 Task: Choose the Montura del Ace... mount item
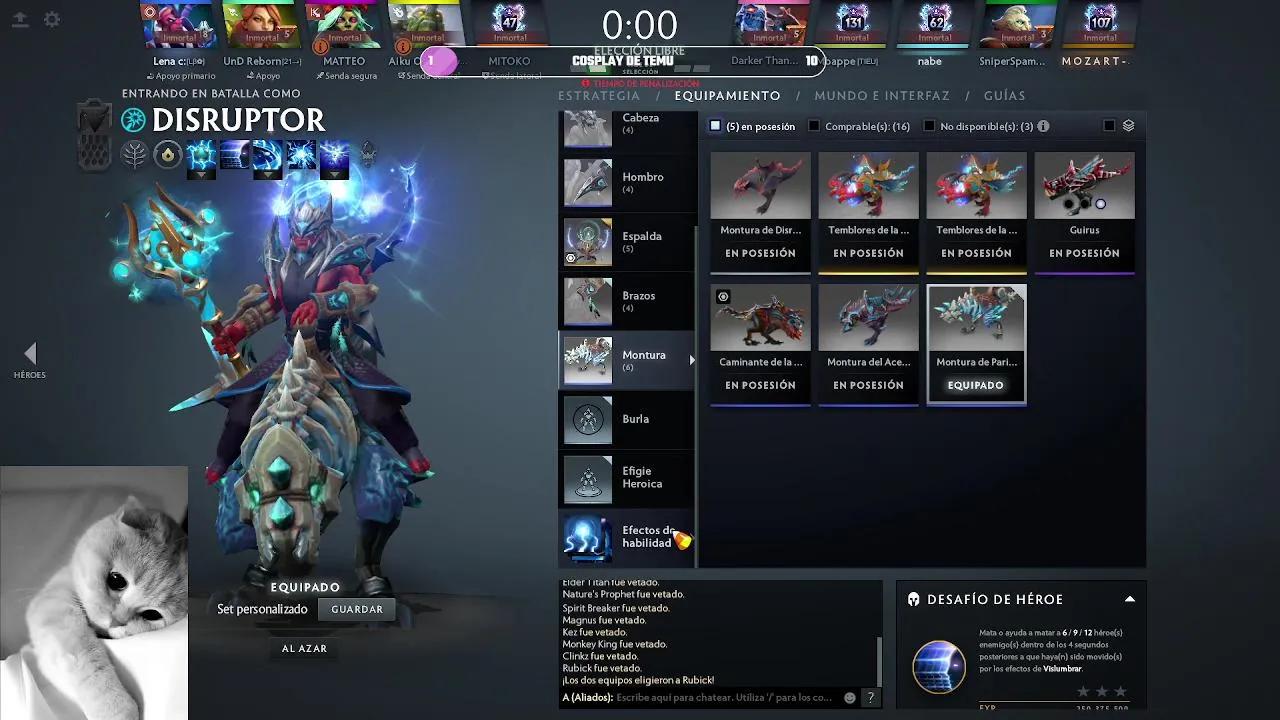(x=868, y=343)
